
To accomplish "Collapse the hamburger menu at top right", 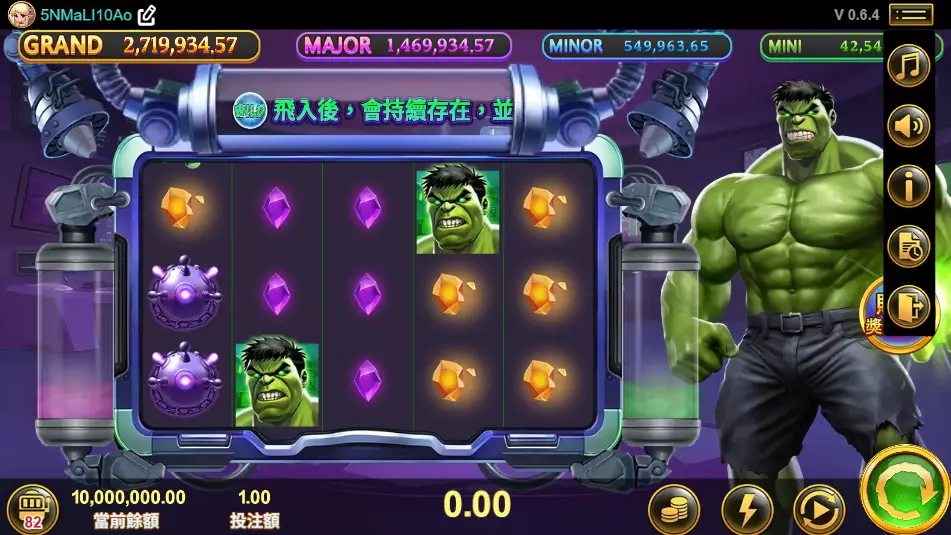I will (910, 14).
